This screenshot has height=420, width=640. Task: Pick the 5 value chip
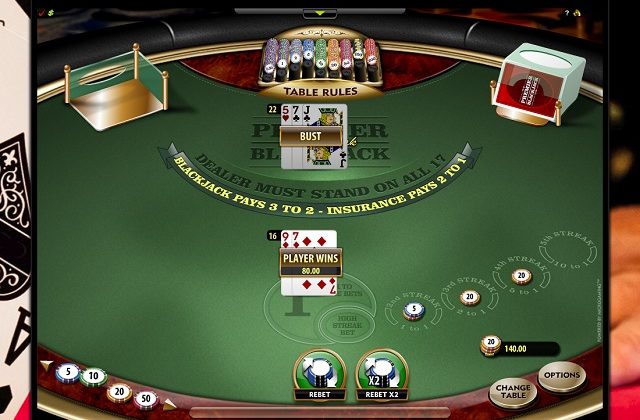click(x=68, y=372)
